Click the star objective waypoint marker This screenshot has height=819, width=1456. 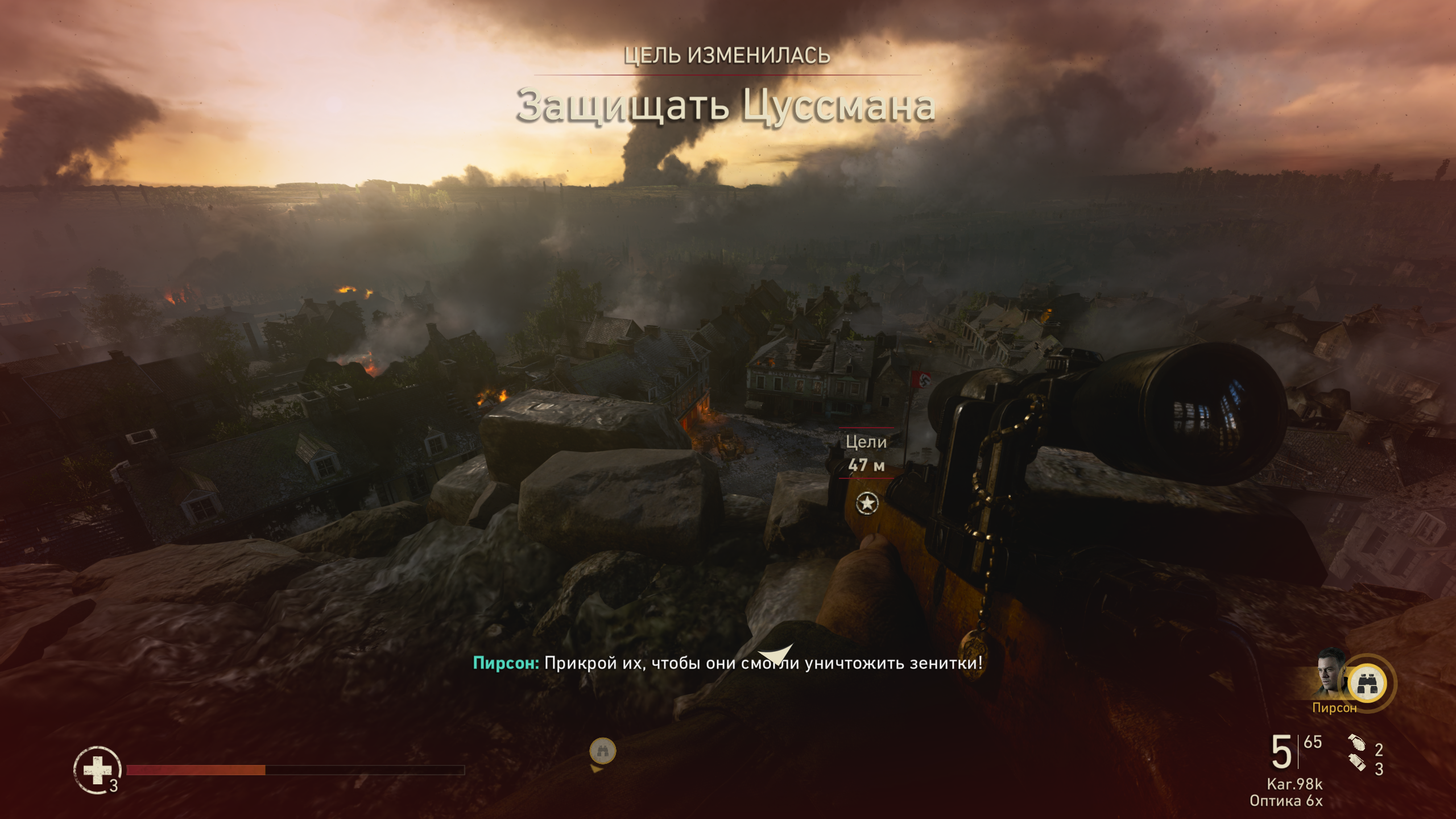pos(867,503)
